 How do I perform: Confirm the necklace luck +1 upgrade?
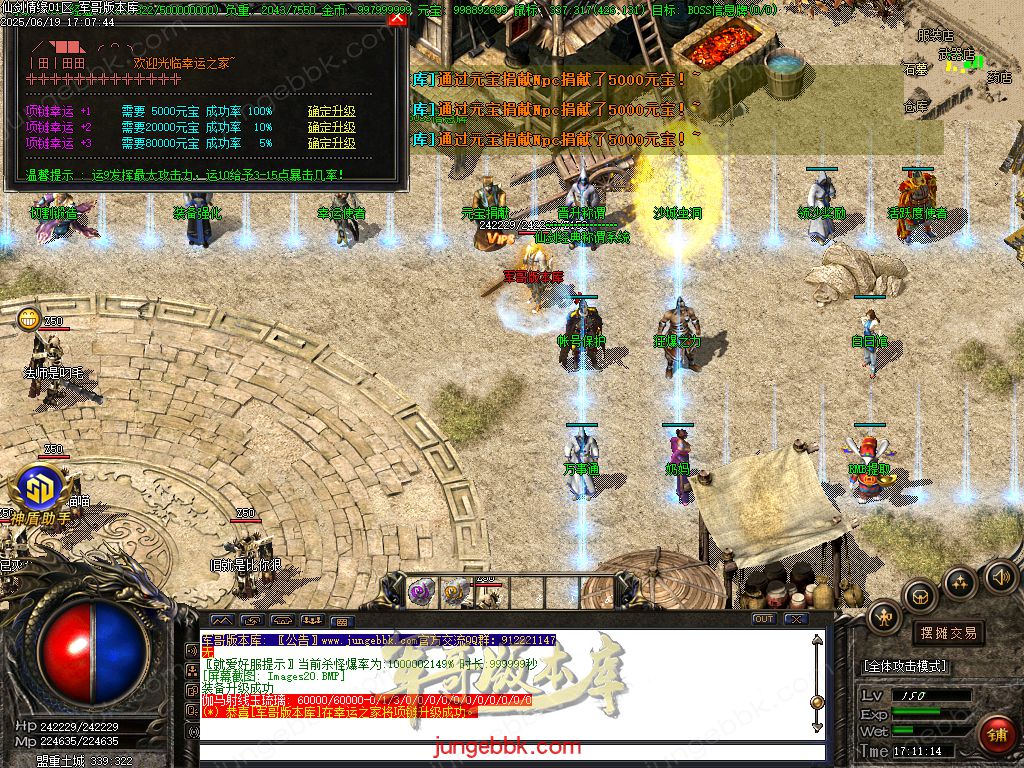tap(331, 112)
